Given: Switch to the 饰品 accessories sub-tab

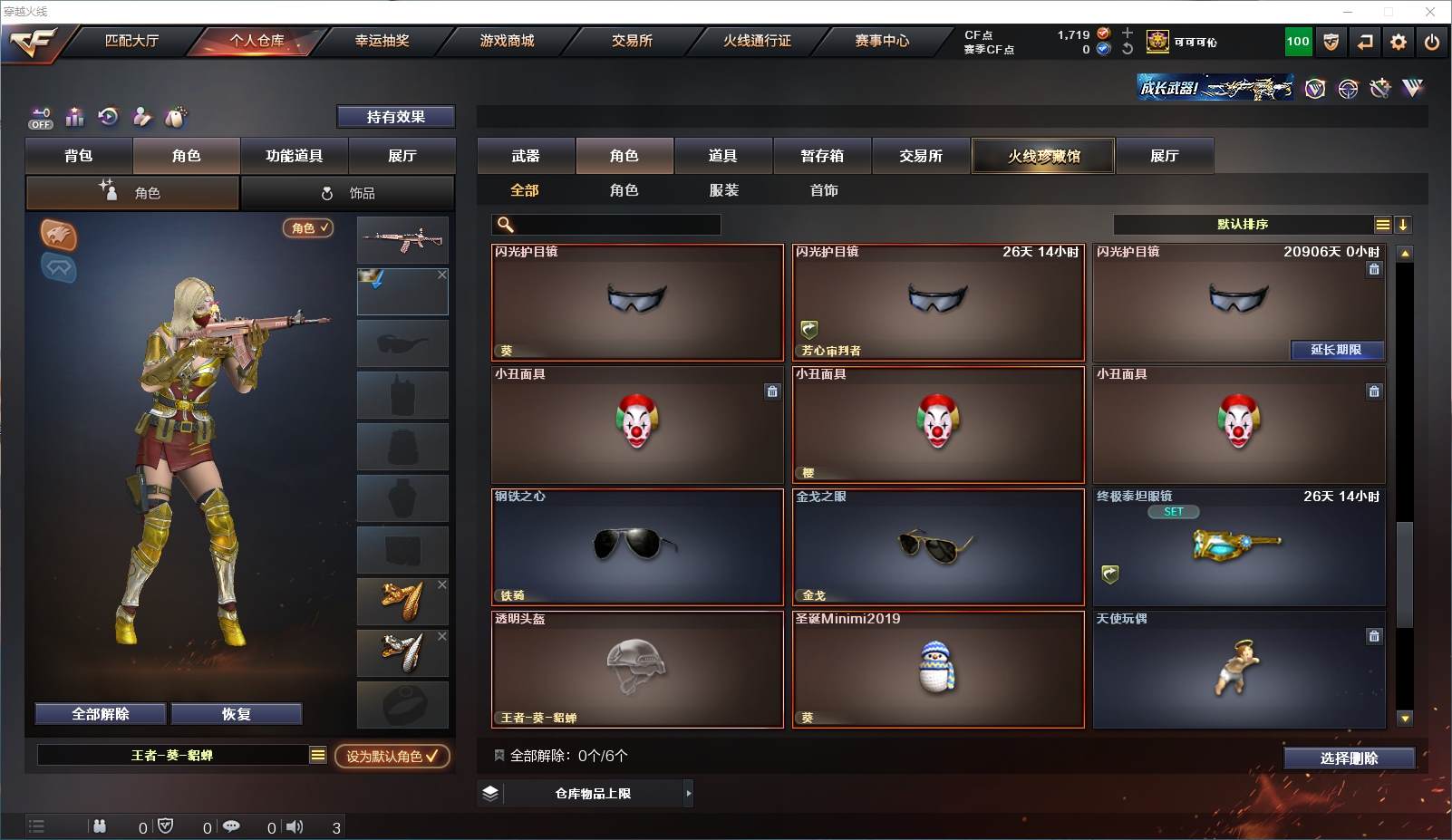Looking at the screenshot, I should point(347,193).
